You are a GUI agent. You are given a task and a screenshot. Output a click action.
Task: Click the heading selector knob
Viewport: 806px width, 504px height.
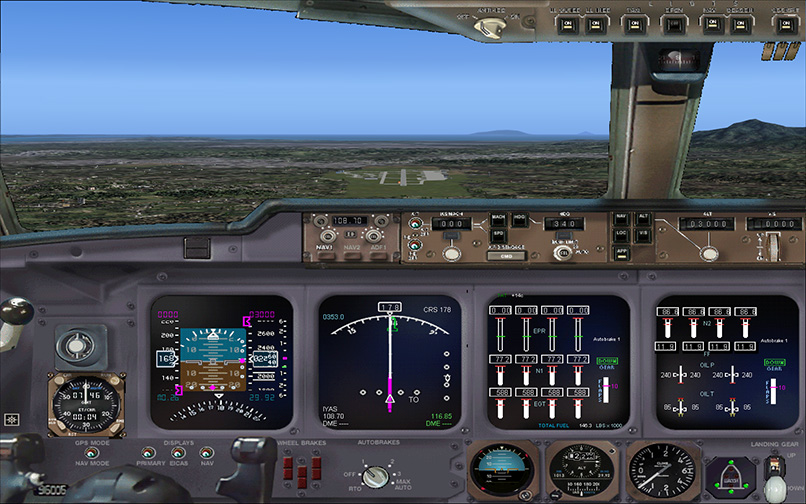562,254
